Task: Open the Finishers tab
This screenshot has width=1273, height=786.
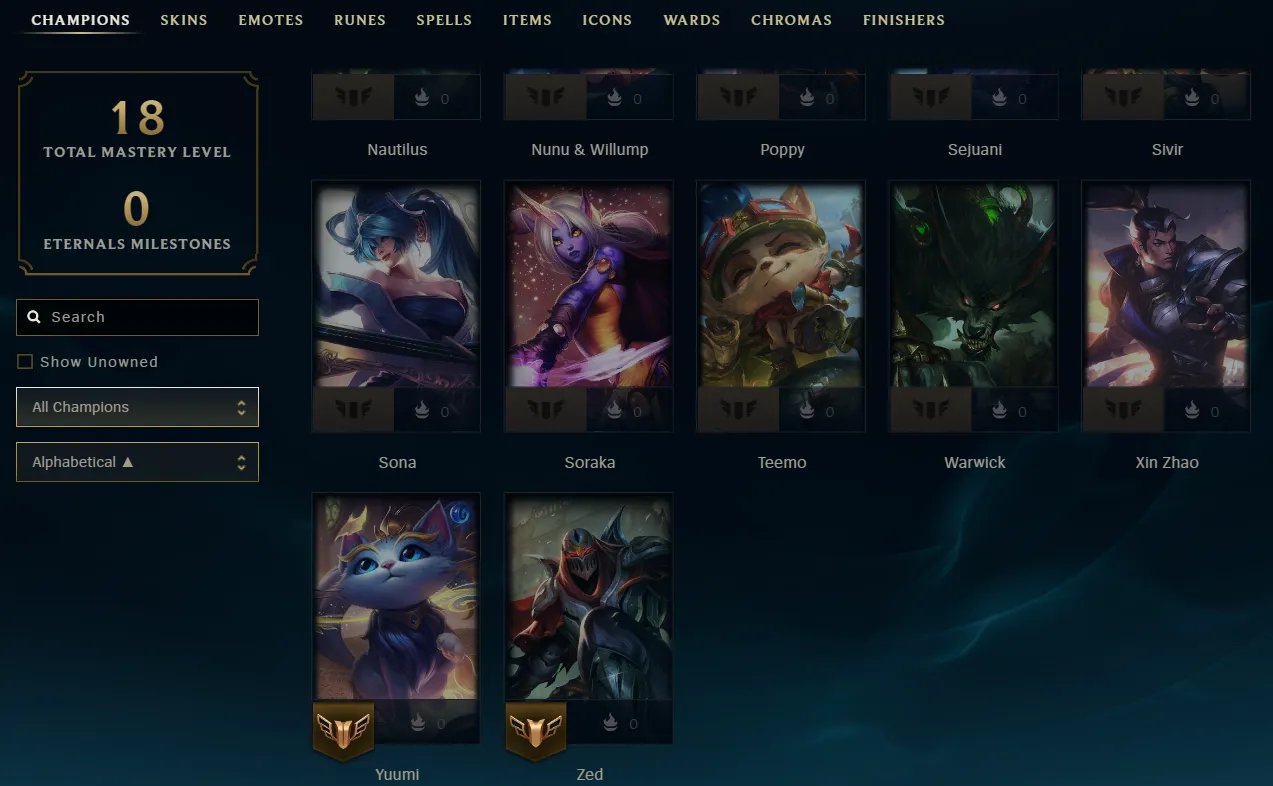Action: point(903,20)
